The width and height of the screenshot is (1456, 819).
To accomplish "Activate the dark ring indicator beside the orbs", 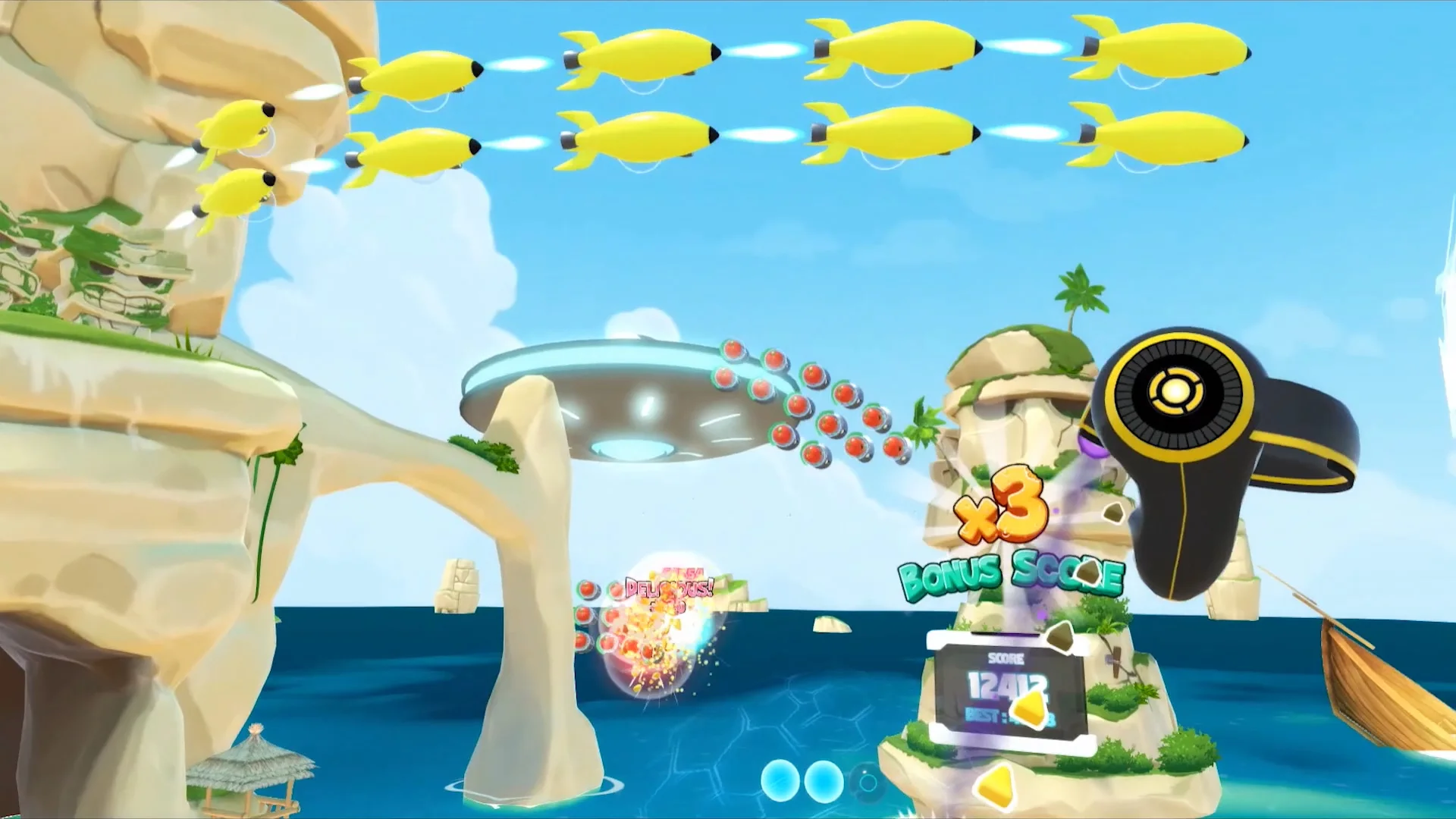I will tap(869, 781).
